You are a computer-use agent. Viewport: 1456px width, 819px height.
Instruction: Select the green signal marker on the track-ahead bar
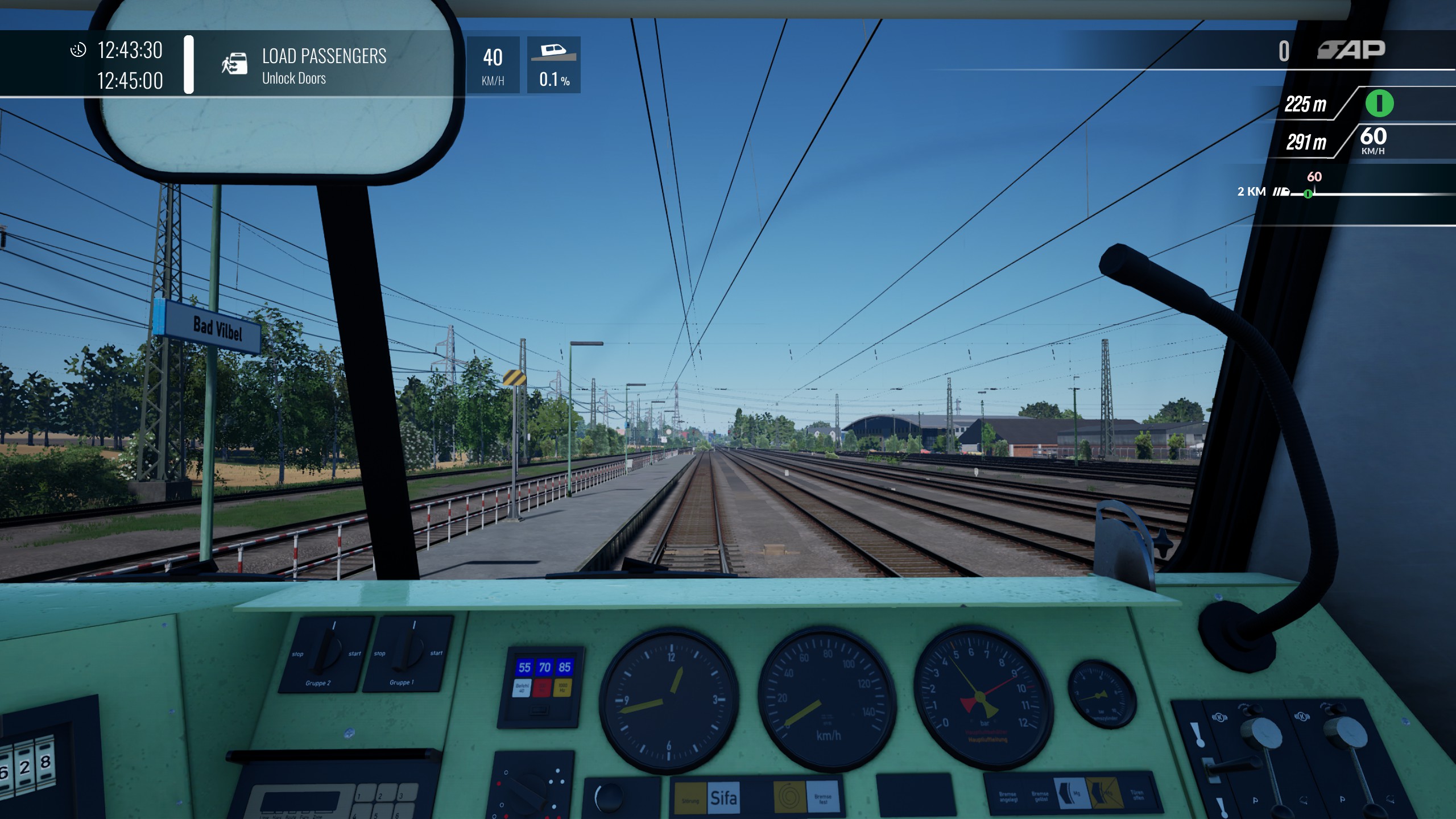[x=1308, y=194]
